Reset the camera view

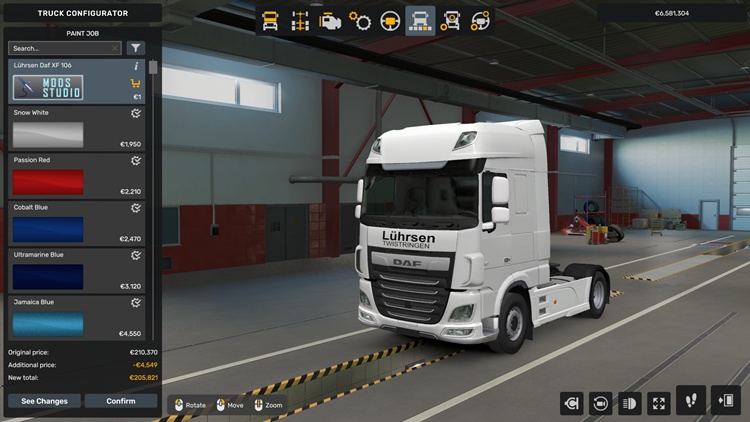tap(601, 403)
